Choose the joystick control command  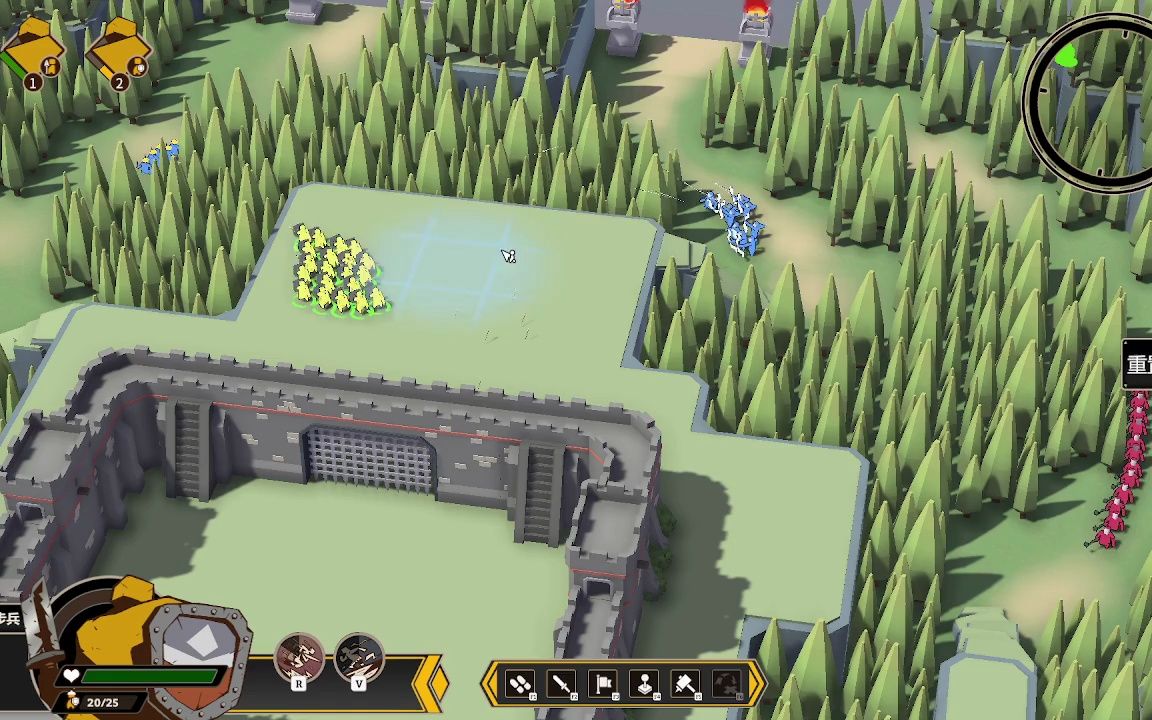pos(645,684)
